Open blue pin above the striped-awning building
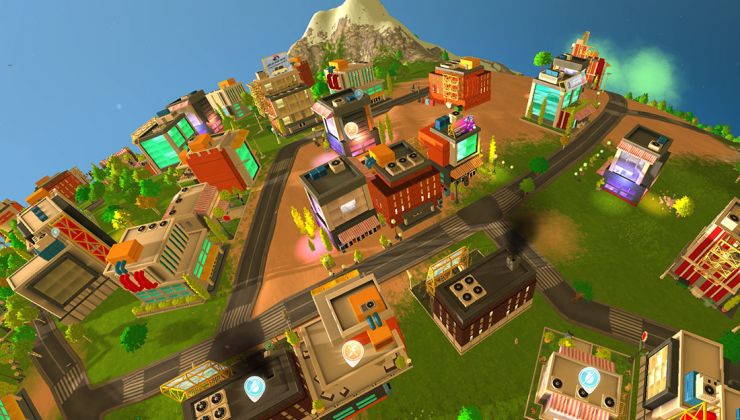This screenshot has width=740, height=420. [x=588, y=378]
